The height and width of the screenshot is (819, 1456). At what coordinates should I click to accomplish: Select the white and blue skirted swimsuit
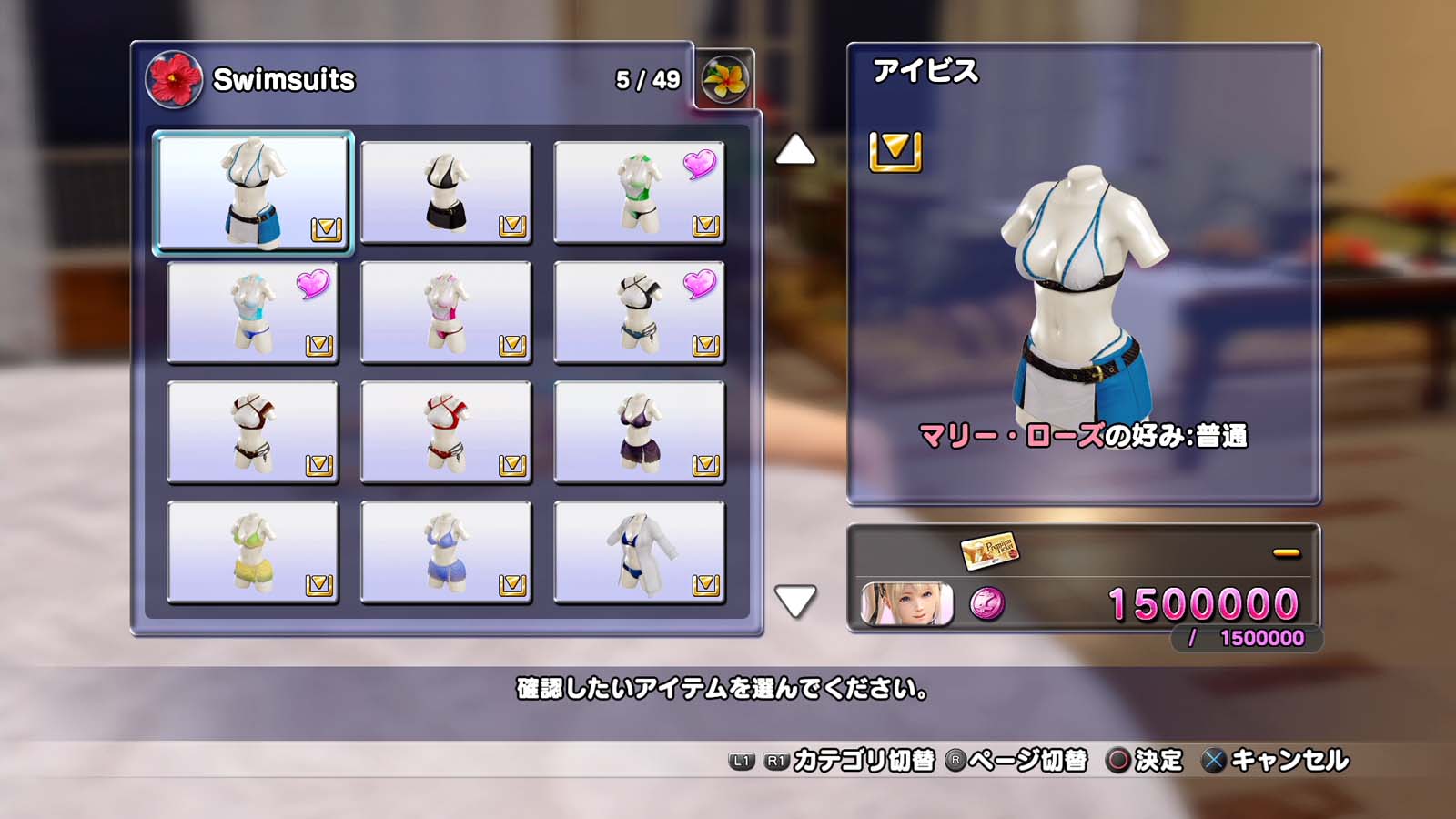[x=253, y=192]
